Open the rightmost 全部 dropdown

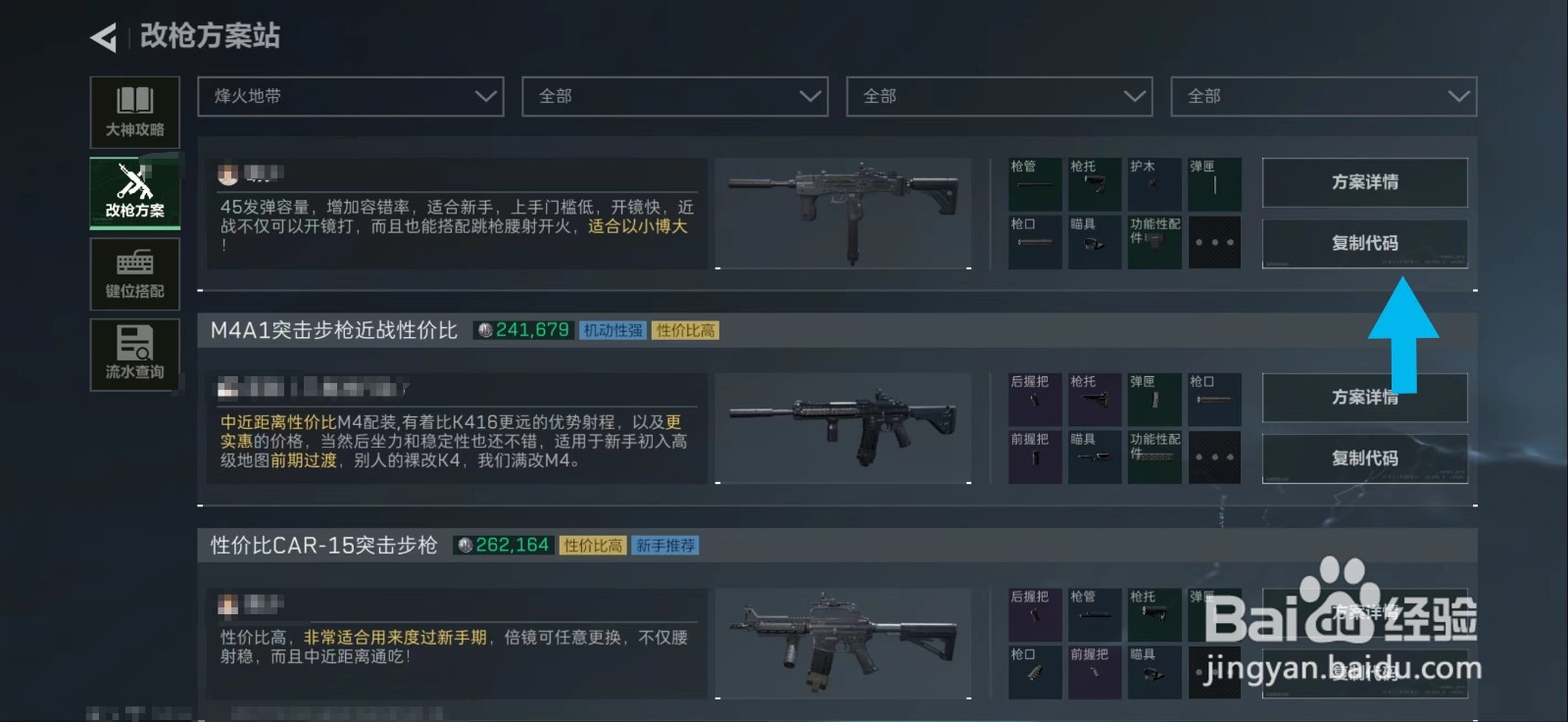pyautogui.click(x=1323, y=96)
